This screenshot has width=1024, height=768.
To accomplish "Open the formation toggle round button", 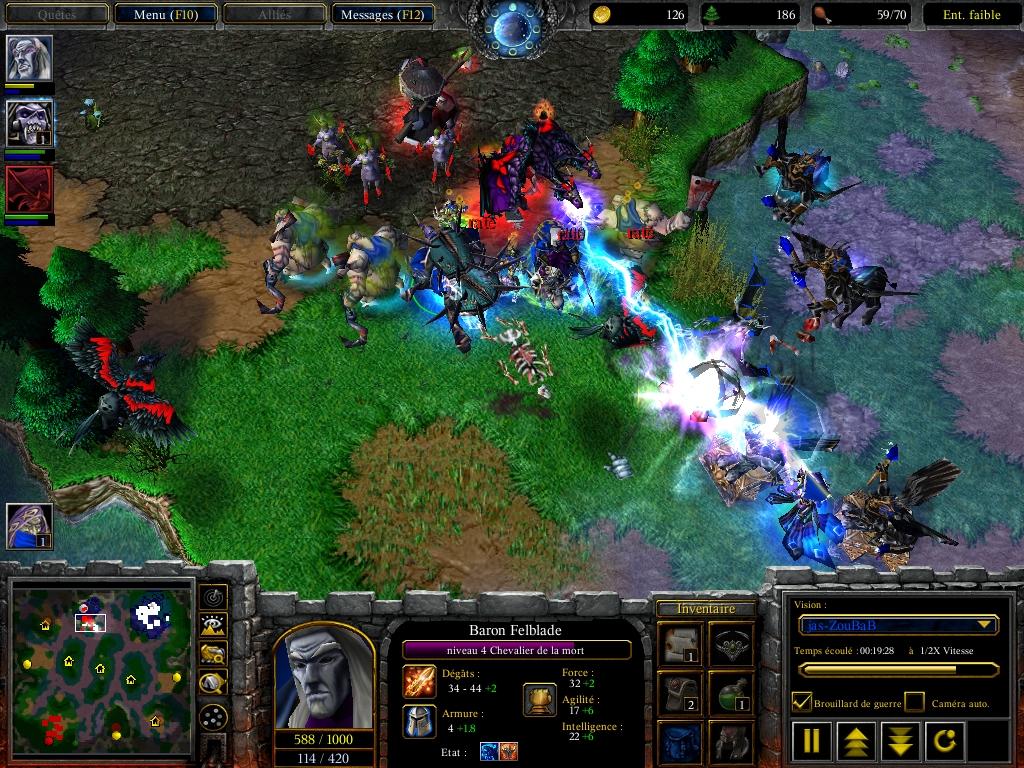I will coord(212,717).
